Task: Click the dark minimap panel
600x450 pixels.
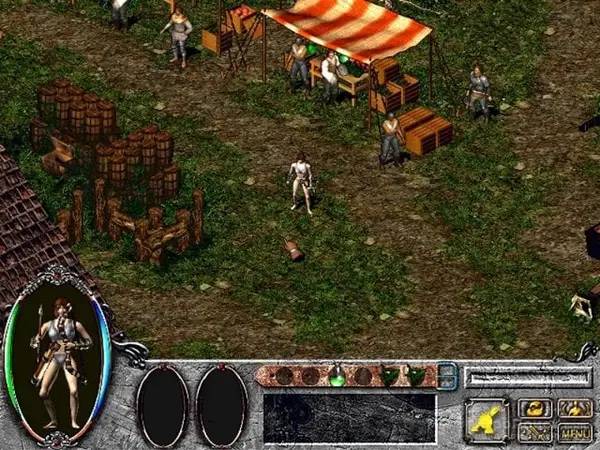Action: pos(349,417)
